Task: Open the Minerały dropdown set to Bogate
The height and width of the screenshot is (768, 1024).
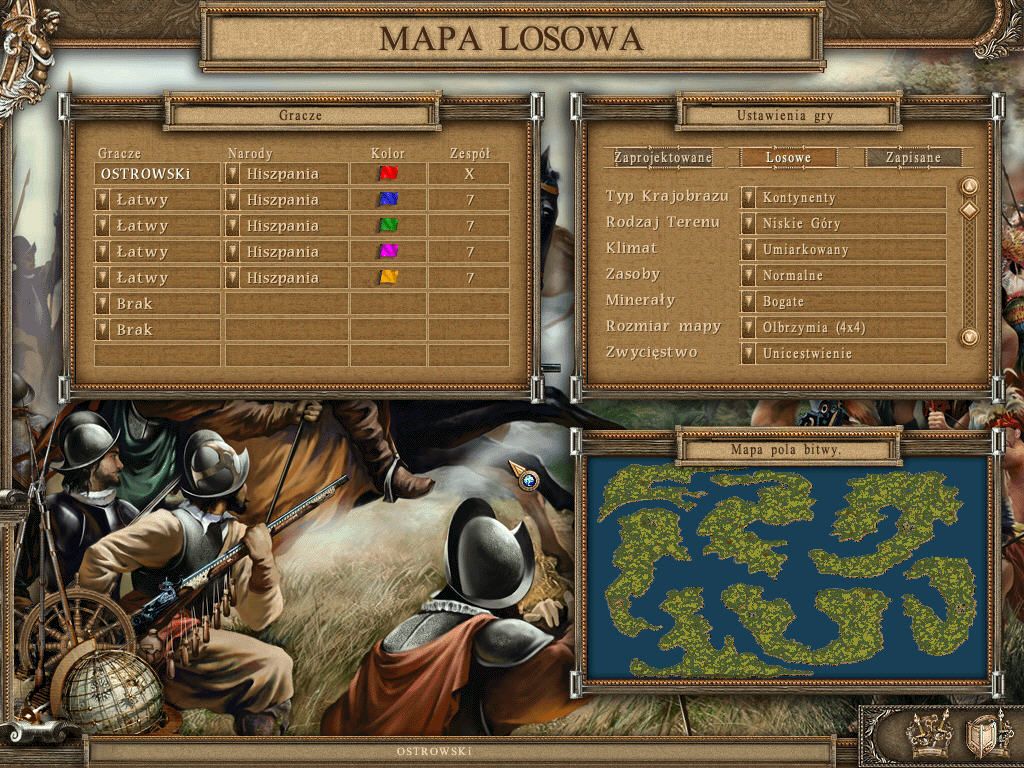Action: [x=748, y=301]
